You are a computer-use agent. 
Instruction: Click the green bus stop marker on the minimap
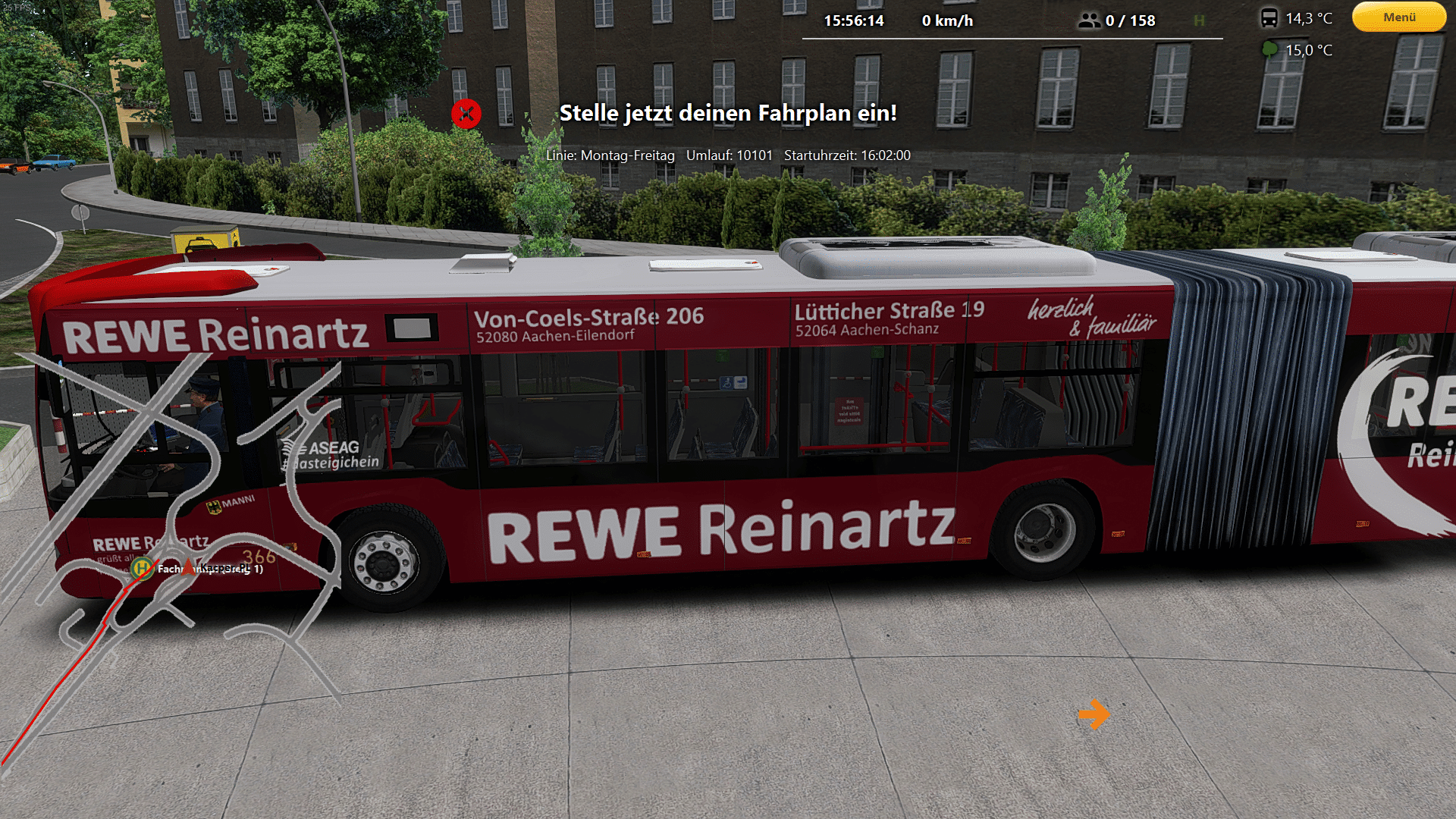coord(142,568)
